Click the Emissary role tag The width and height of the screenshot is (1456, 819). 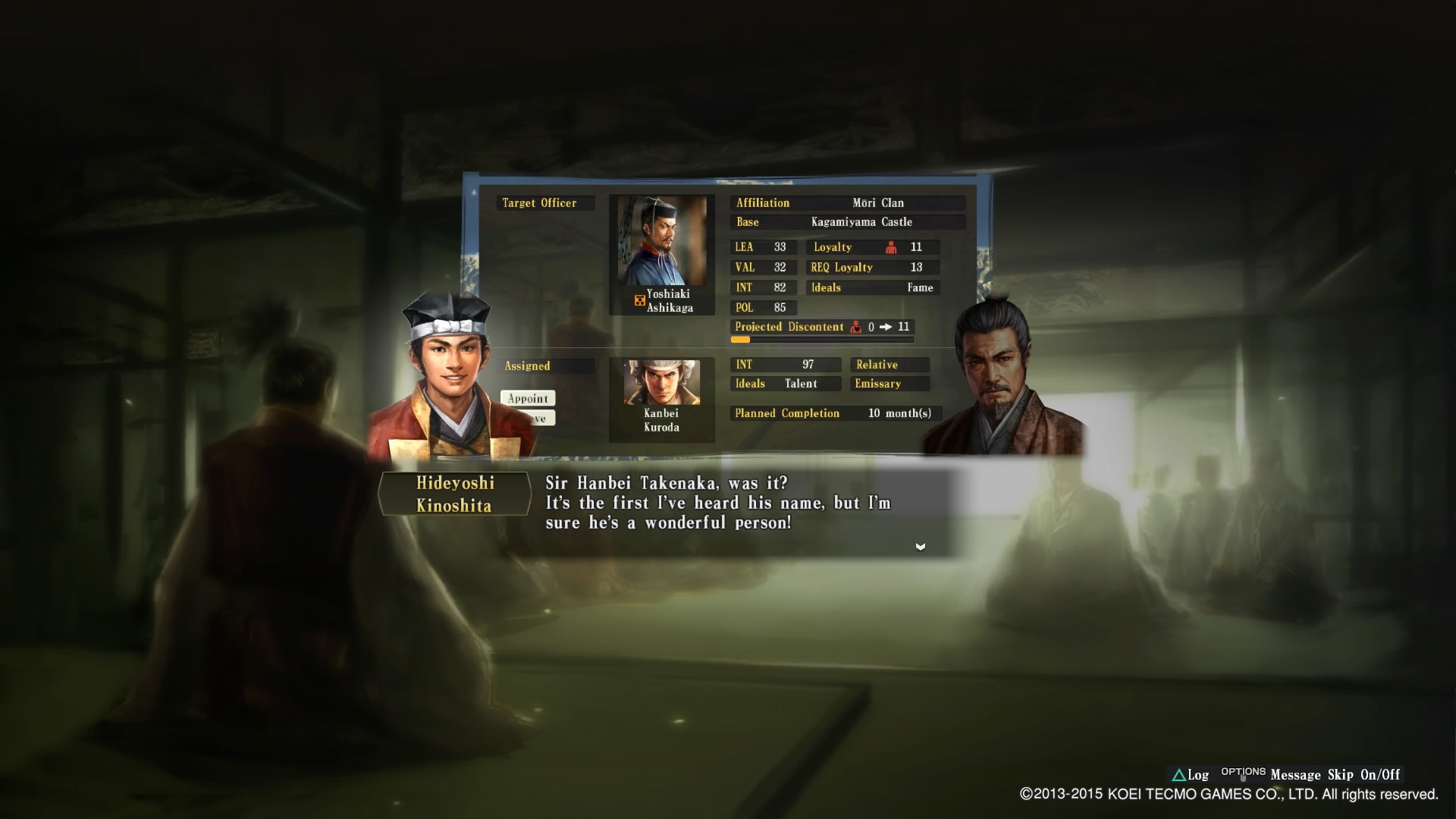click(x=889, y=384)
